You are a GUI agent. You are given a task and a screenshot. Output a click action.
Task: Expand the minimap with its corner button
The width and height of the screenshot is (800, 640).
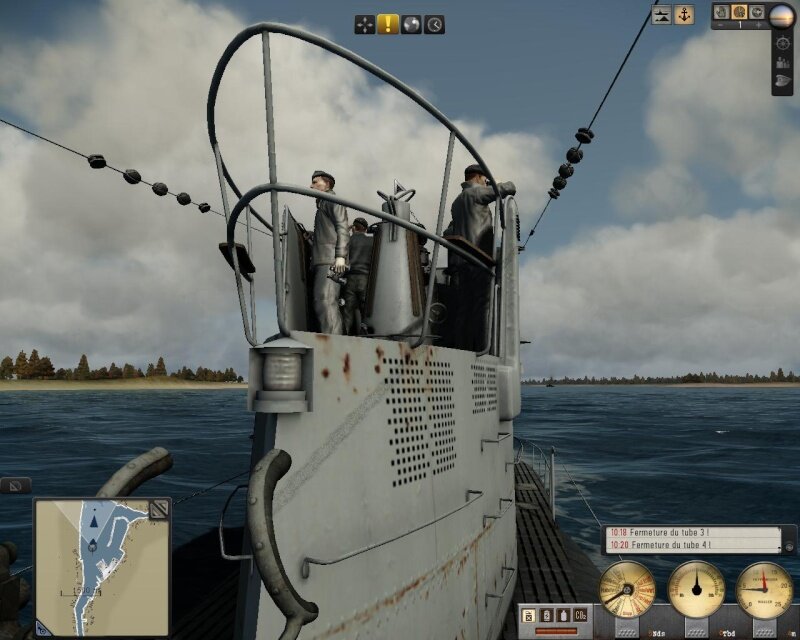point(158,510)
